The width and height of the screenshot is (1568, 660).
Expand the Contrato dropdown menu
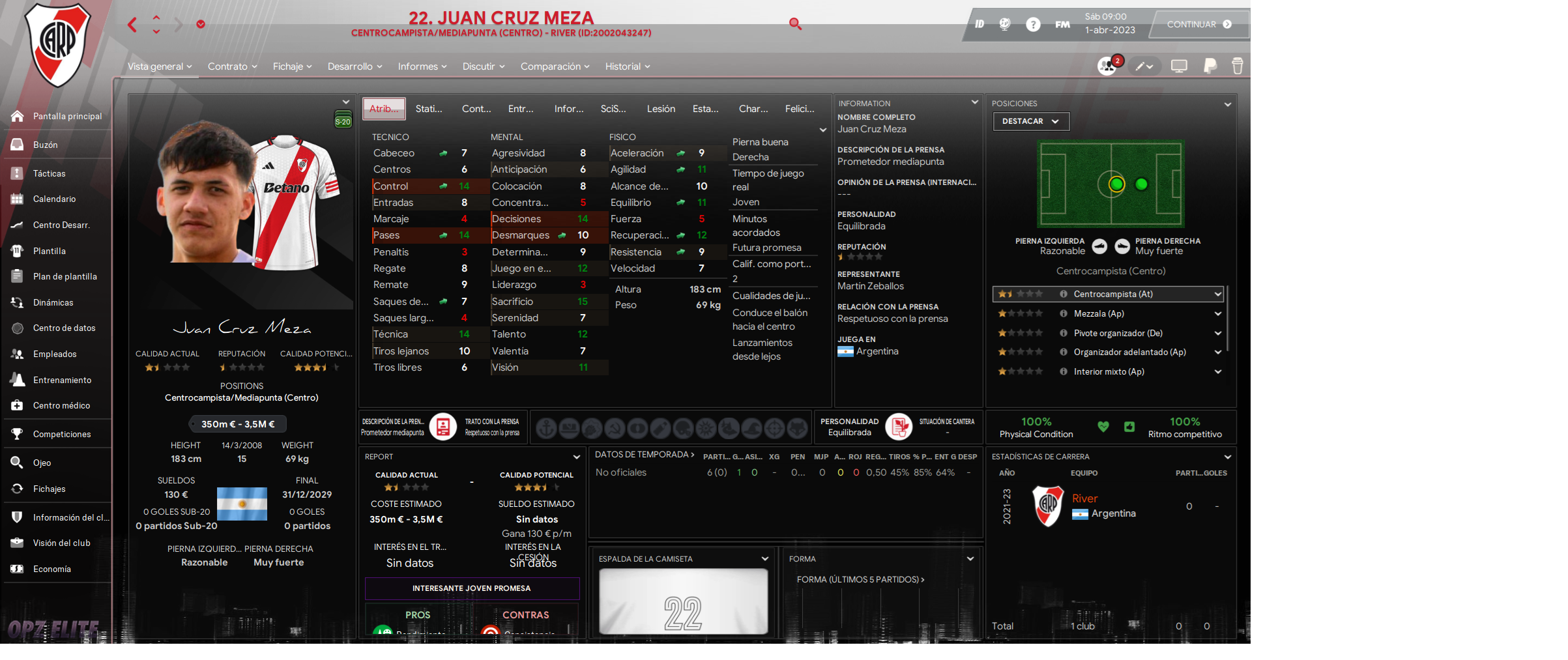[x=232, y=66]
